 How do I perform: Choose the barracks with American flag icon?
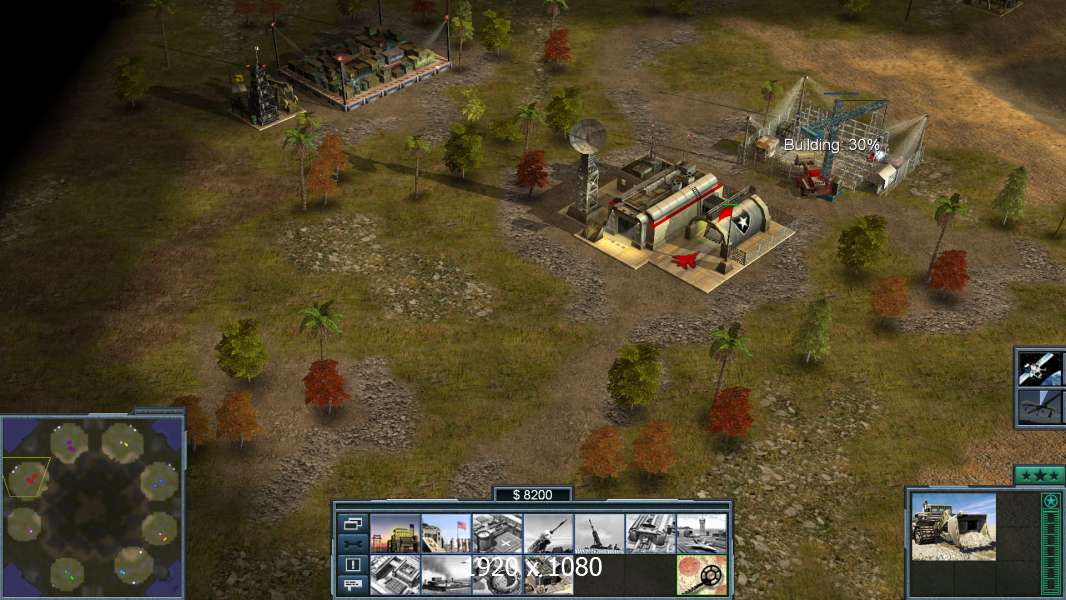click(x=446, y=533)
